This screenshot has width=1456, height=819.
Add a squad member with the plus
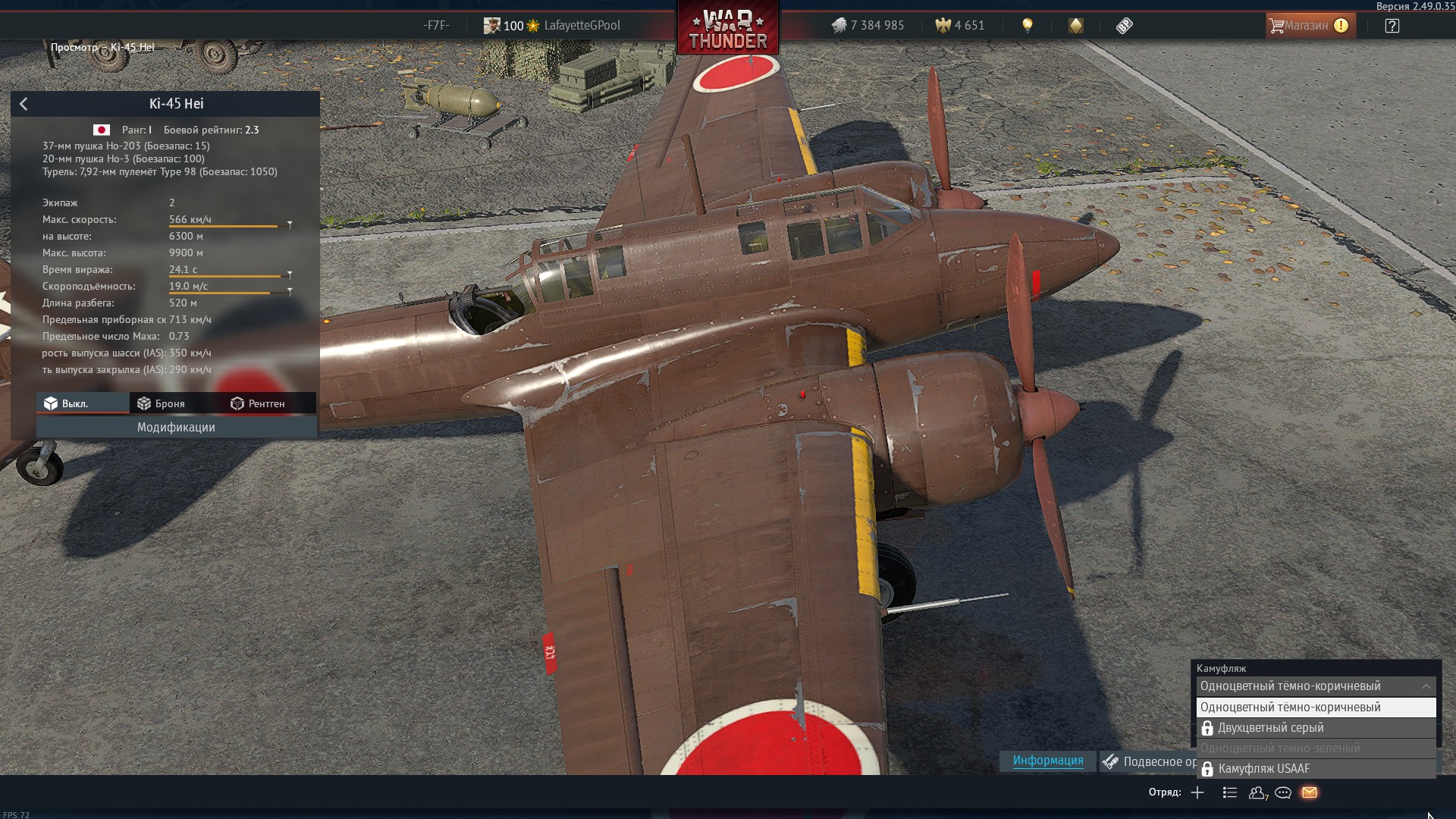[x=1197, y=792]
